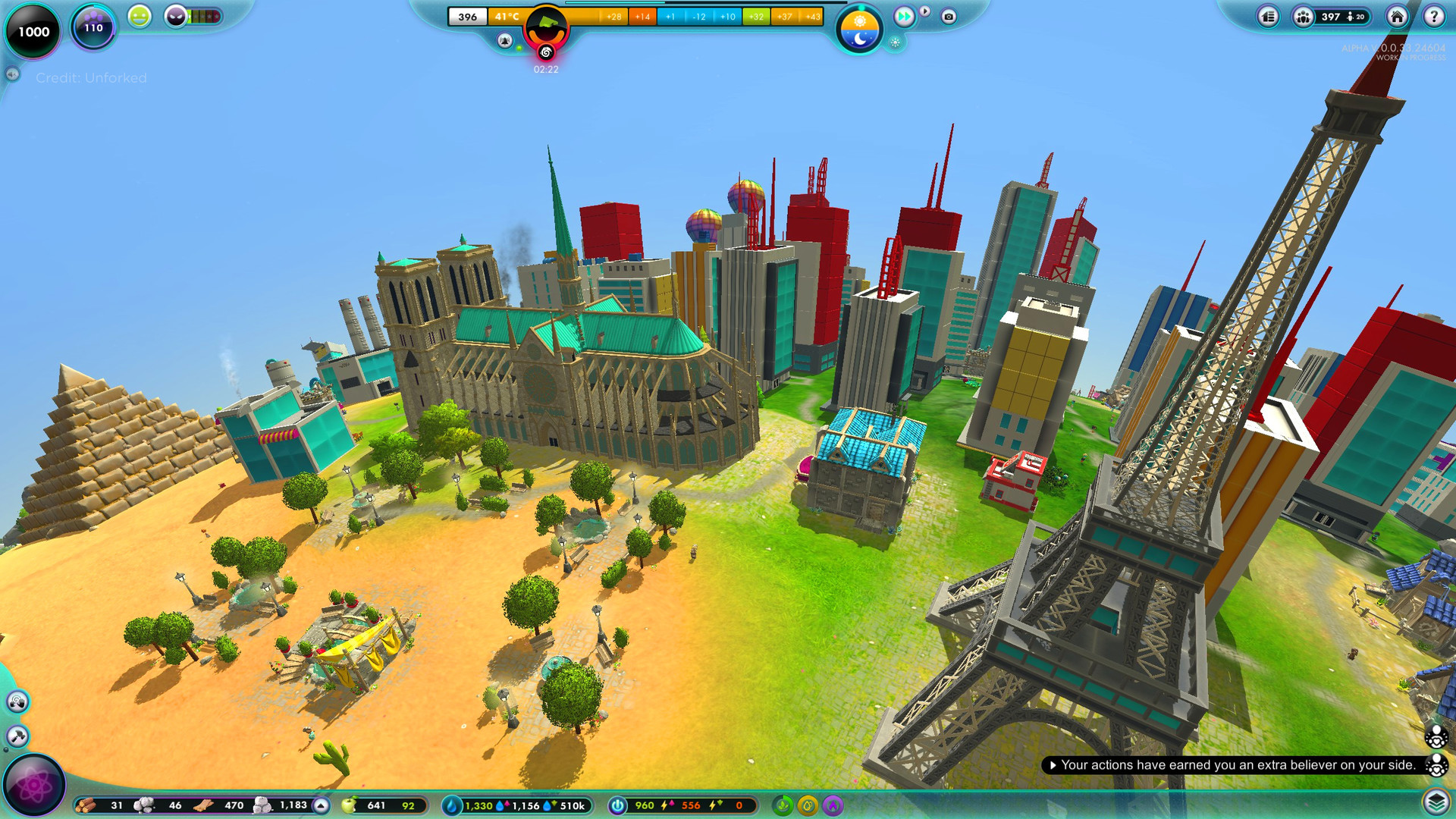Open the hammer build tool

(x=17, y=736)
